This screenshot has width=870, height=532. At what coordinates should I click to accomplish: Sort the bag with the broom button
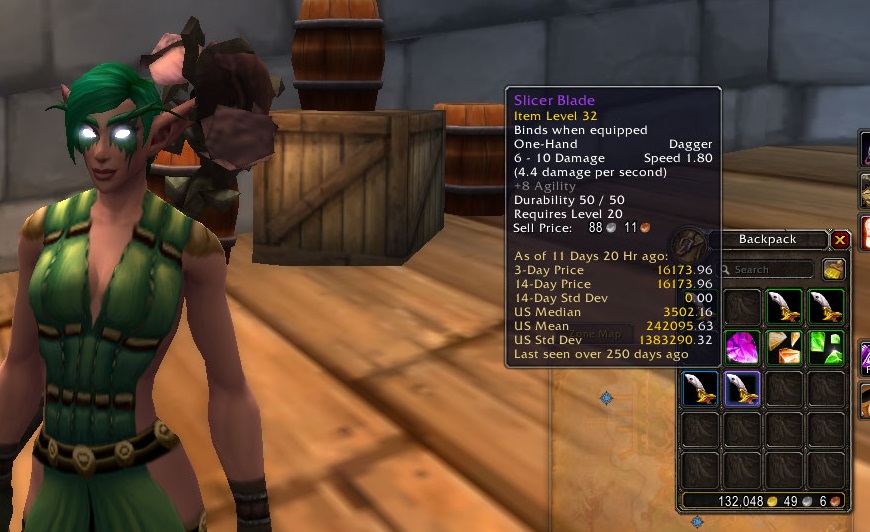coord(834,269)
